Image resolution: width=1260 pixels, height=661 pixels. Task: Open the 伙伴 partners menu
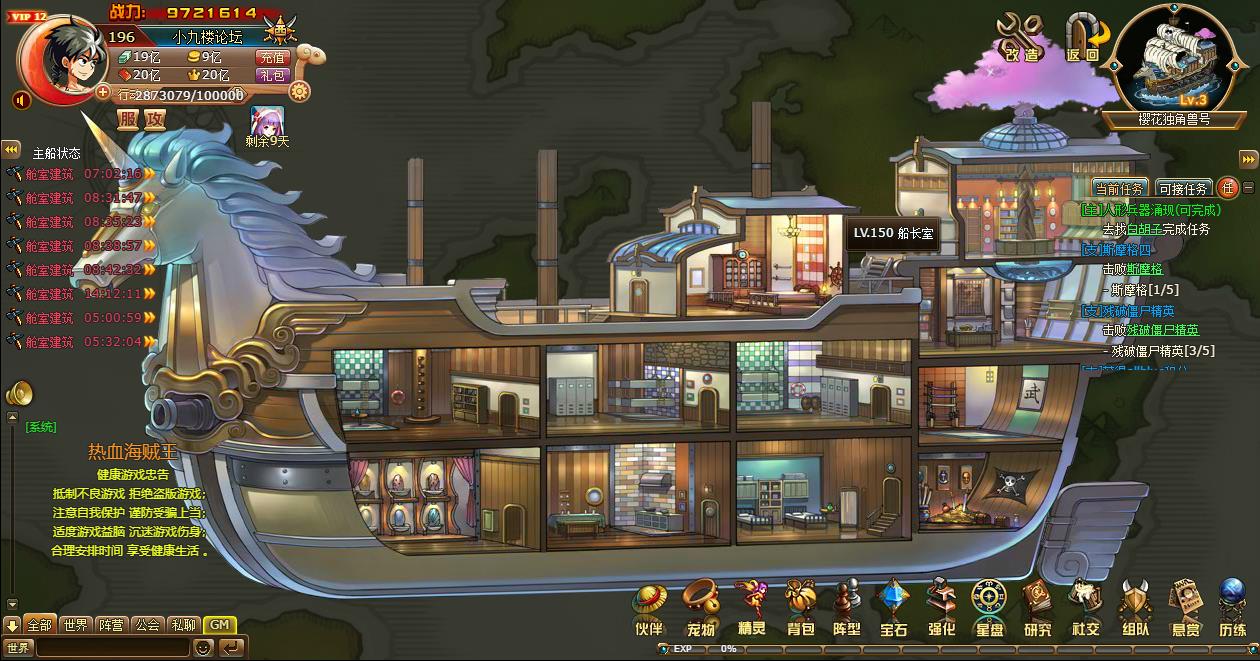[x=649, y=607]
